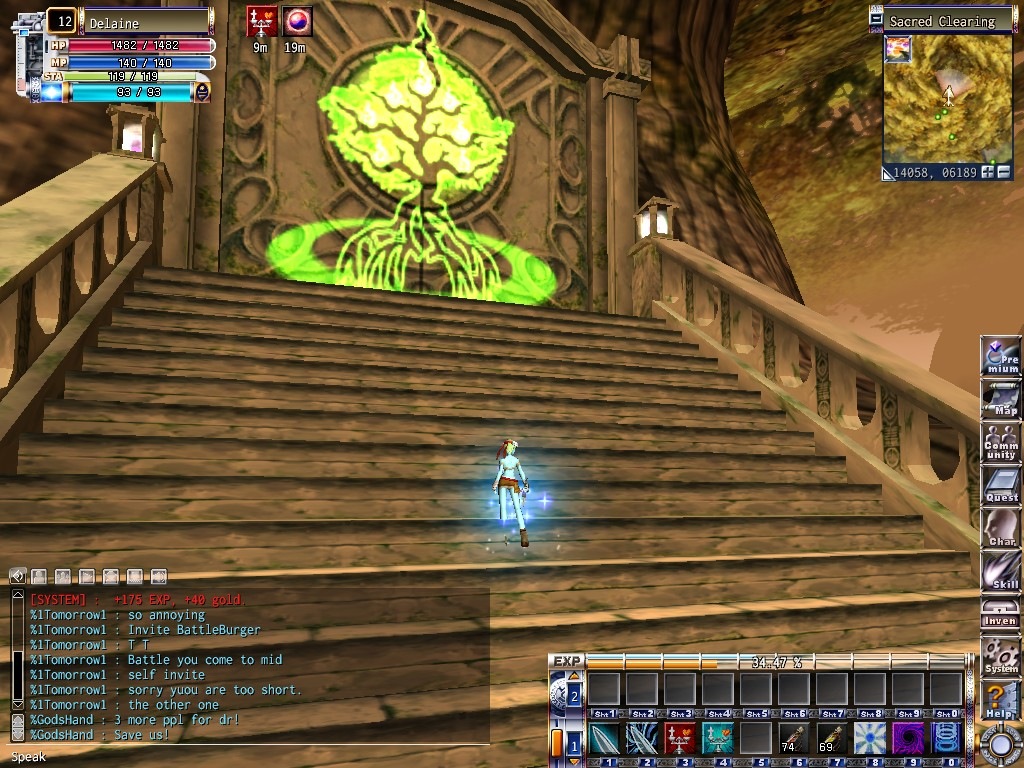Activate the purple vortex skill
Screen dimensions: 1024x768
[907, 739]
